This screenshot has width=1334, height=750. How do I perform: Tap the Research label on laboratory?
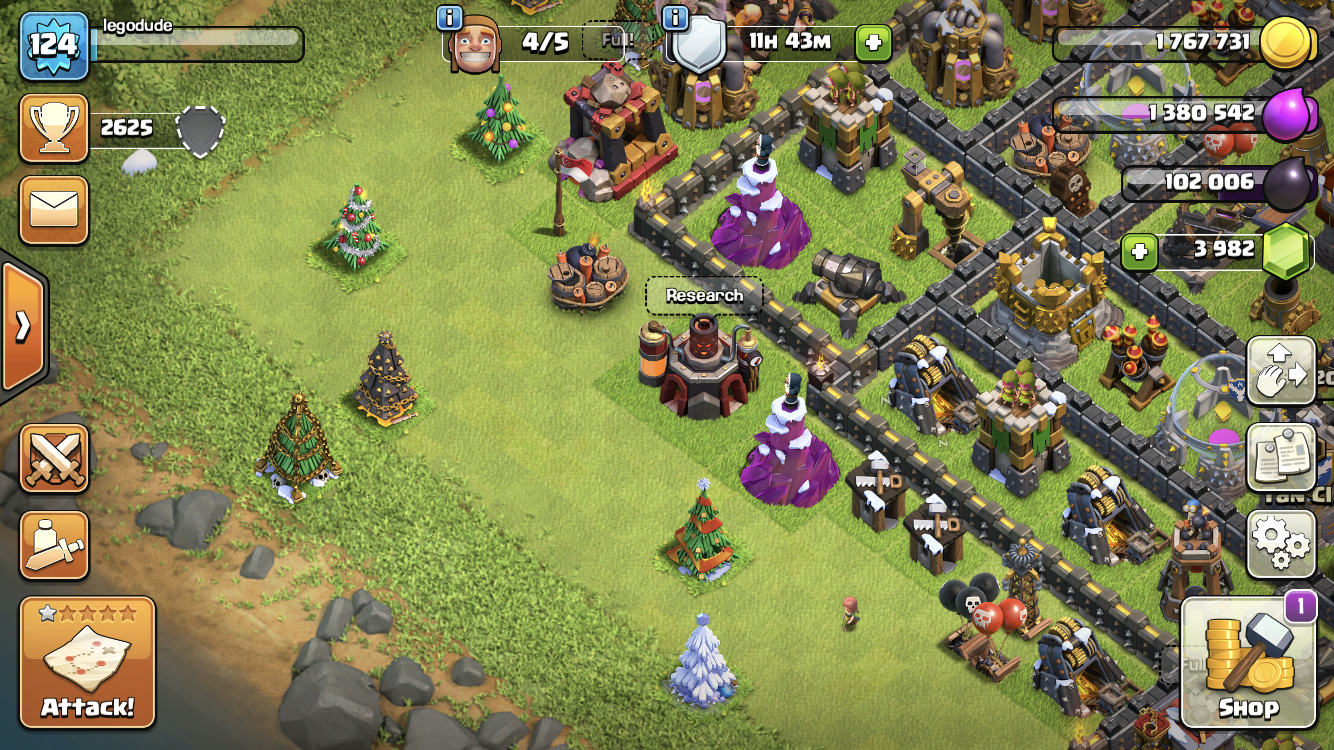point(704,296)
